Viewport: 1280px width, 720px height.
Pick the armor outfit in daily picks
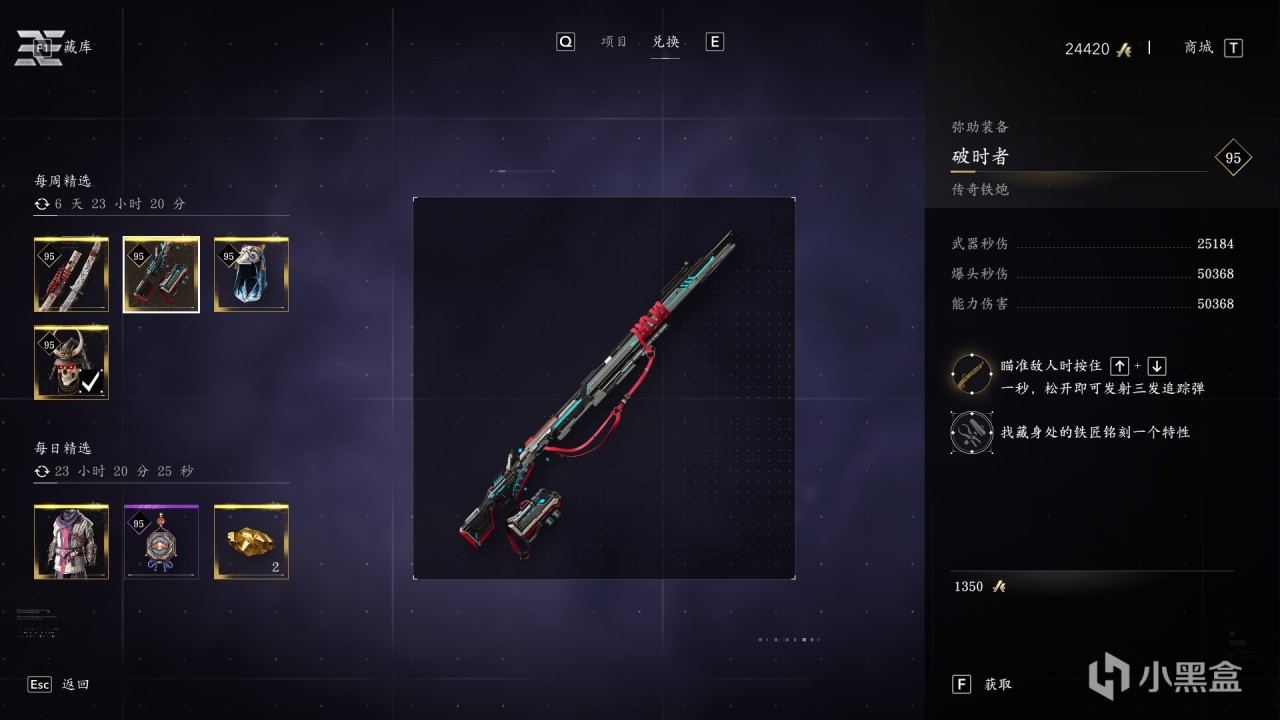pyautogui.click(x=71, y=542)
